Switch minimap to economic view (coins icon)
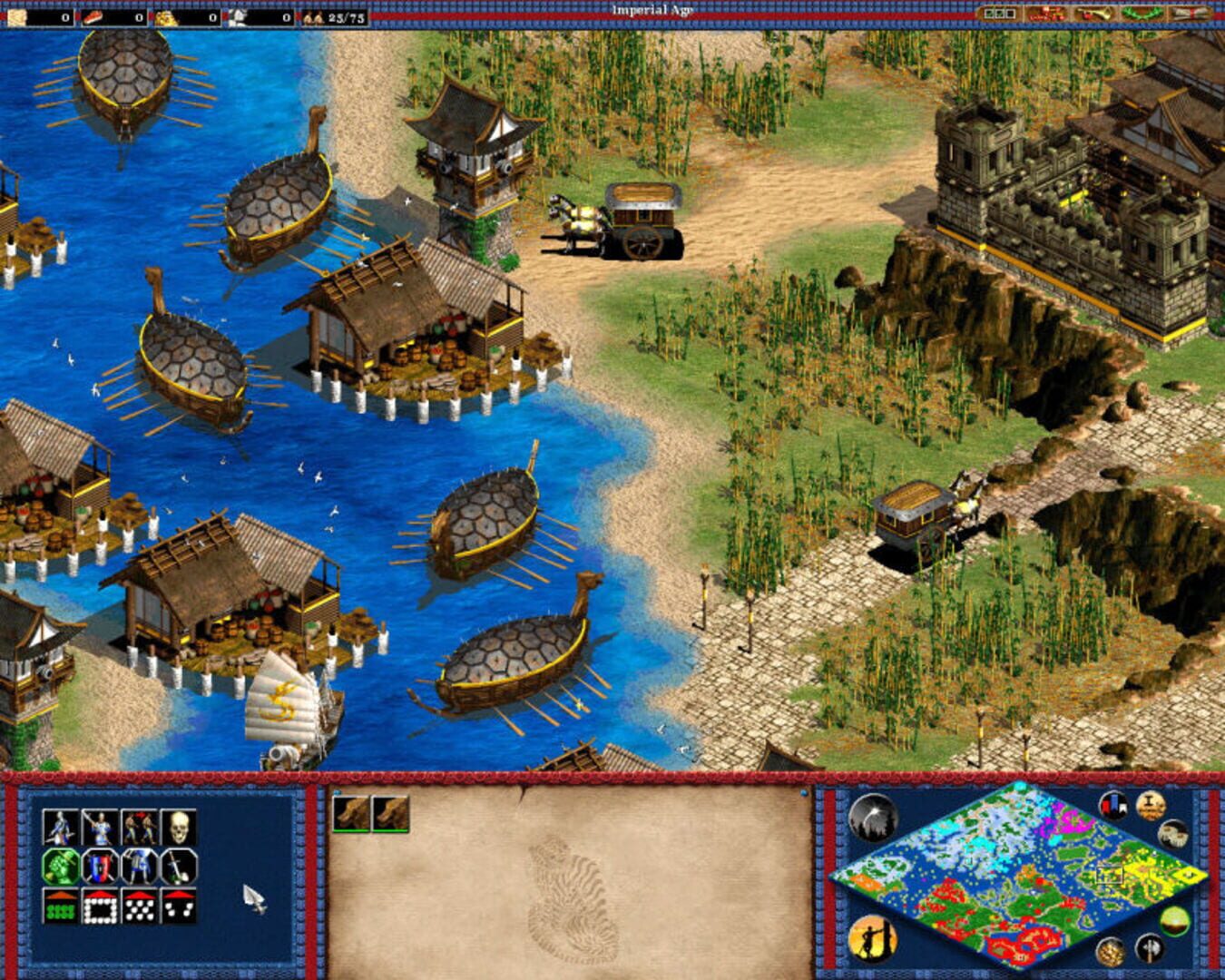 [x=1110, y=951]
